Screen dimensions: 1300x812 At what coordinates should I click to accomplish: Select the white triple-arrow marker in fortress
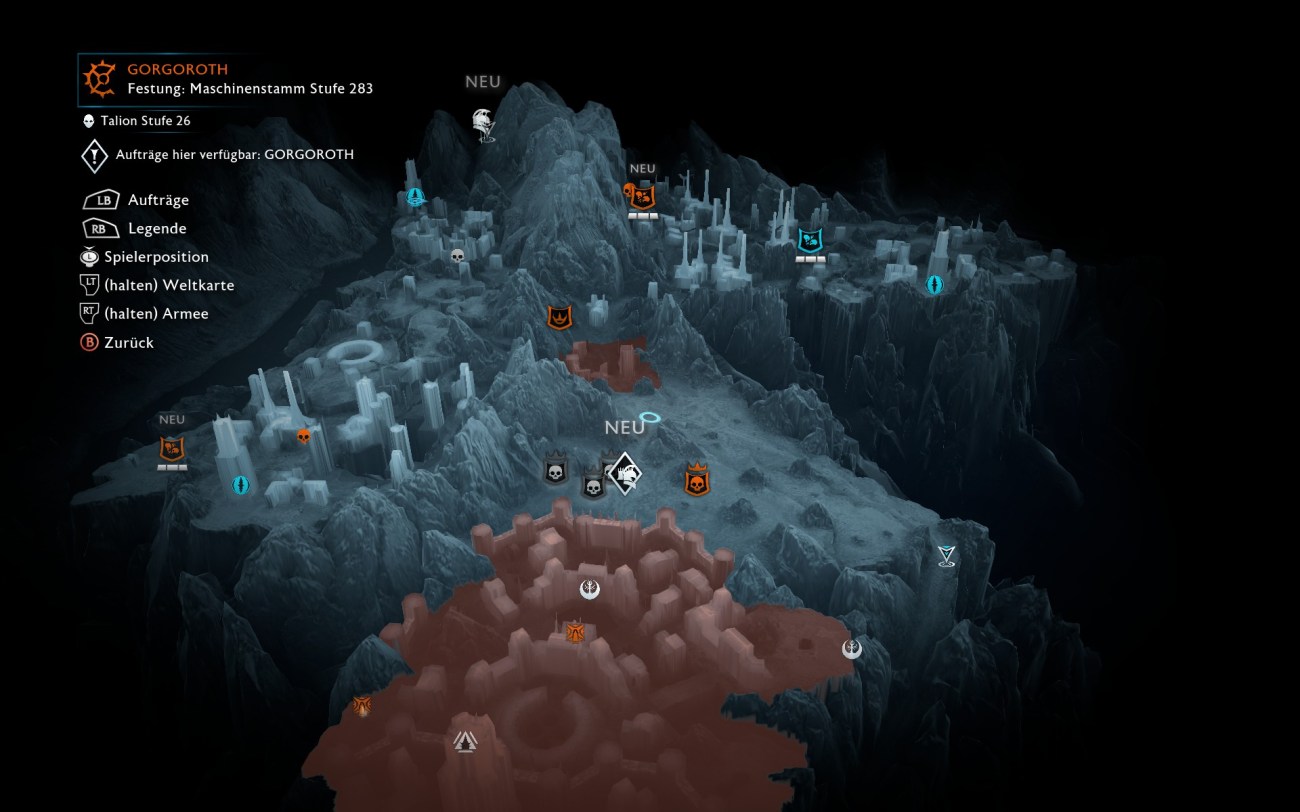465,741
